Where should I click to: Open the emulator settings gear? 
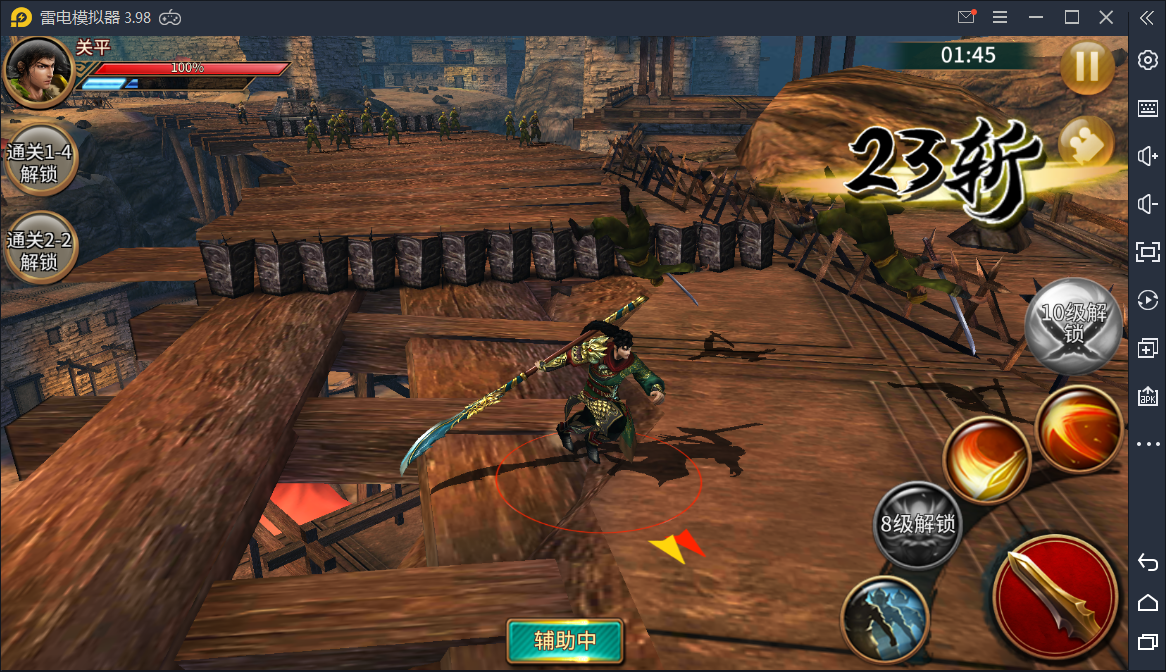coord(1148,60)
